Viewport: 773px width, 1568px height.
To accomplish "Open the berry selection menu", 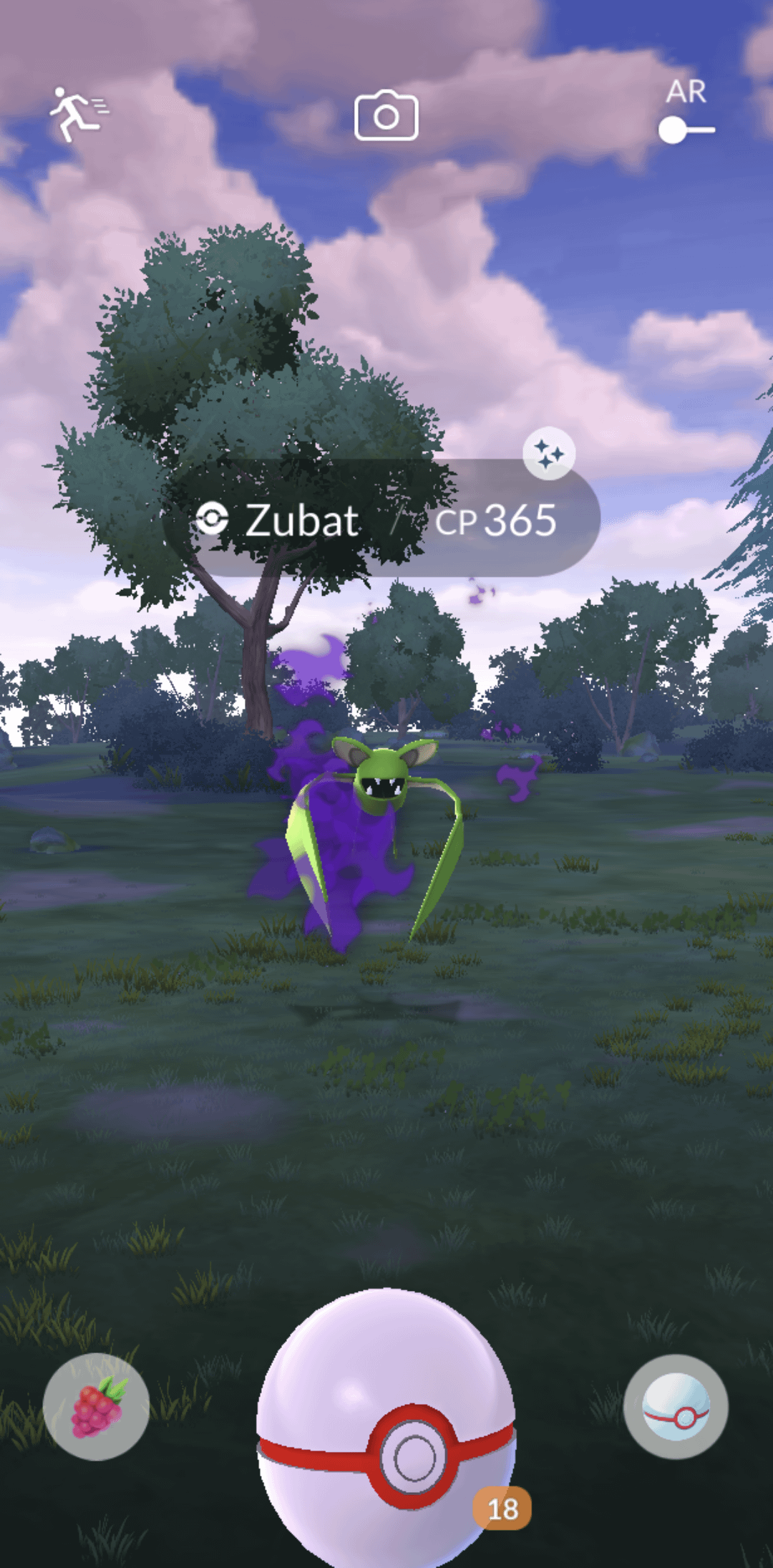I will click(x=96, y=1406).
